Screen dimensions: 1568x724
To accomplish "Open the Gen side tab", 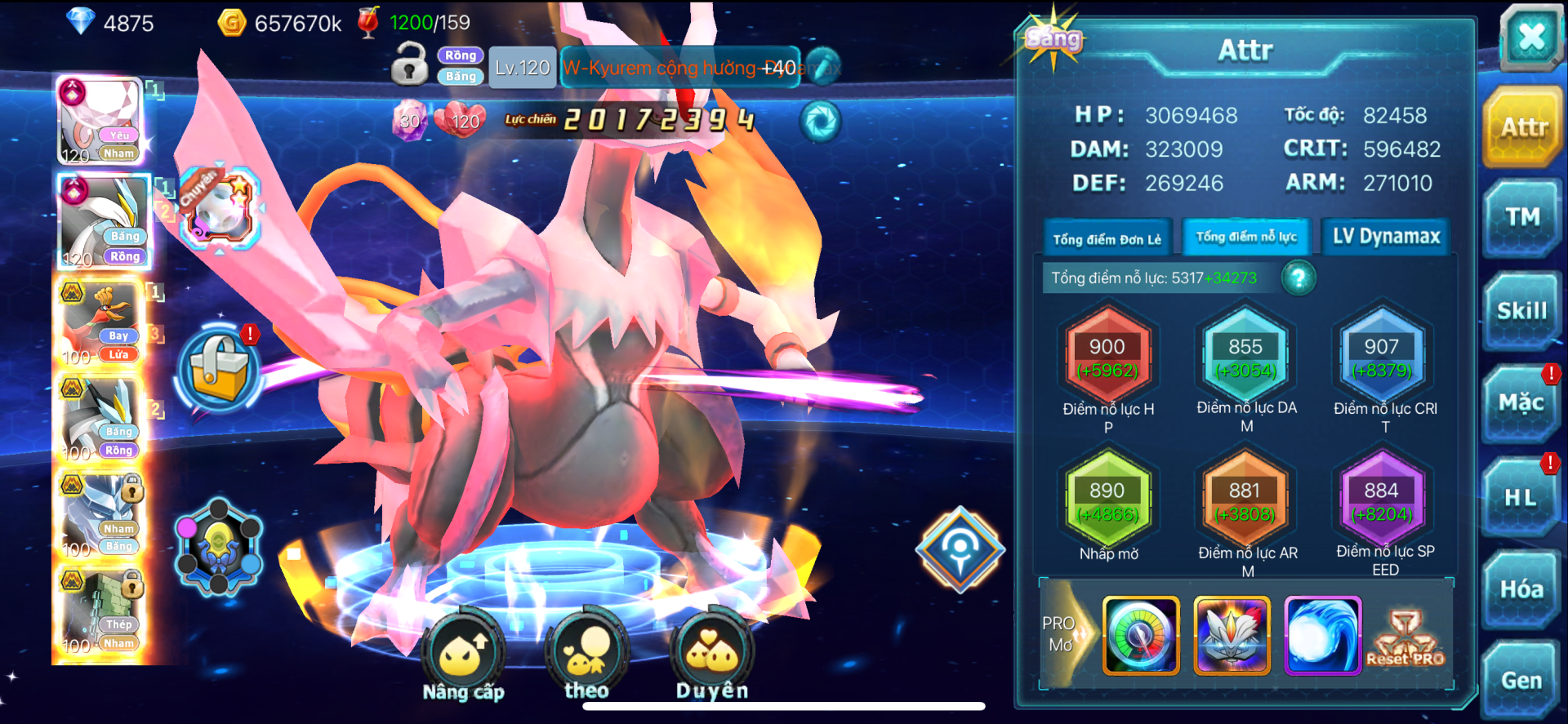I will pos(1521,680).
